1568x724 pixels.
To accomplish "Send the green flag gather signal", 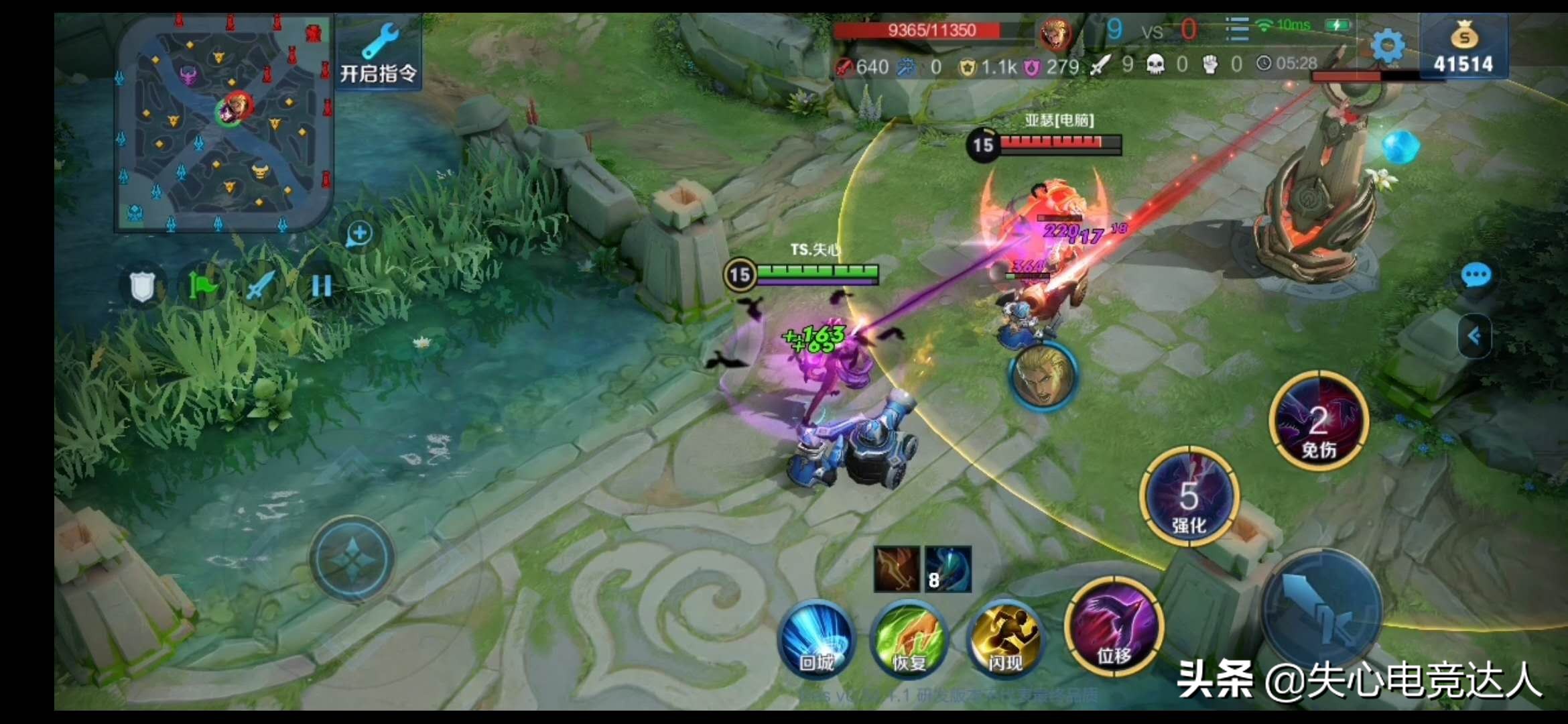I will (x=202, y=287).
